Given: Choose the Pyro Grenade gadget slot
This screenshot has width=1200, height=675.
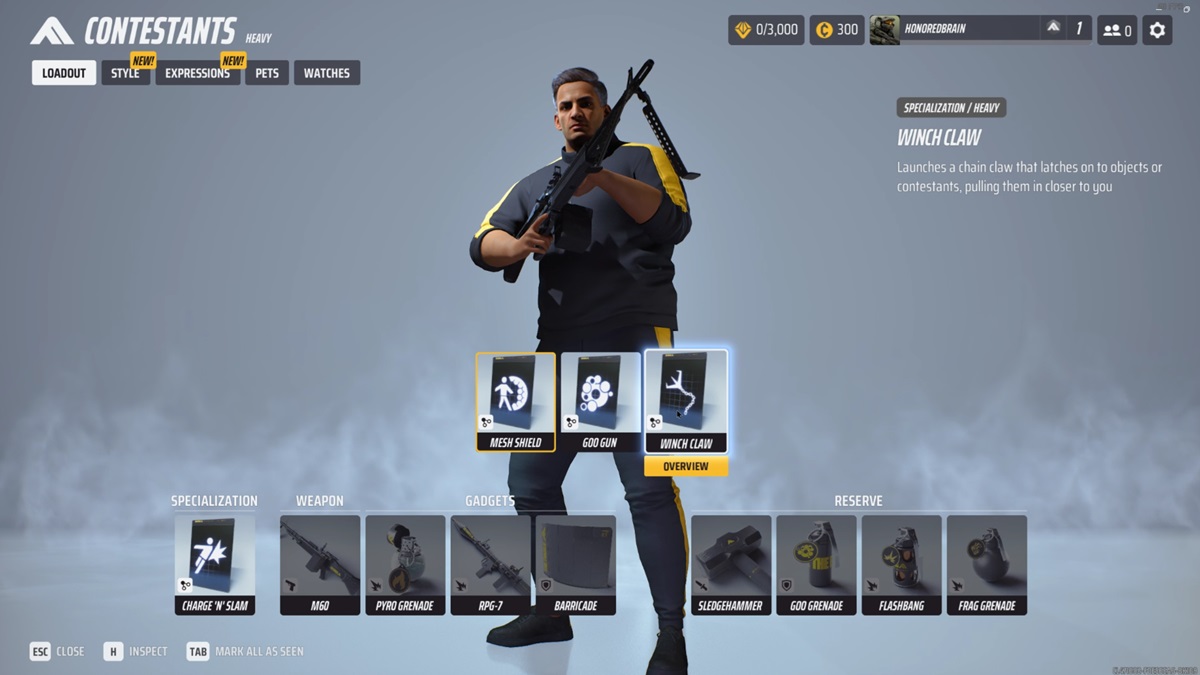Looking at the screenshot, I should tap(405, 564).
